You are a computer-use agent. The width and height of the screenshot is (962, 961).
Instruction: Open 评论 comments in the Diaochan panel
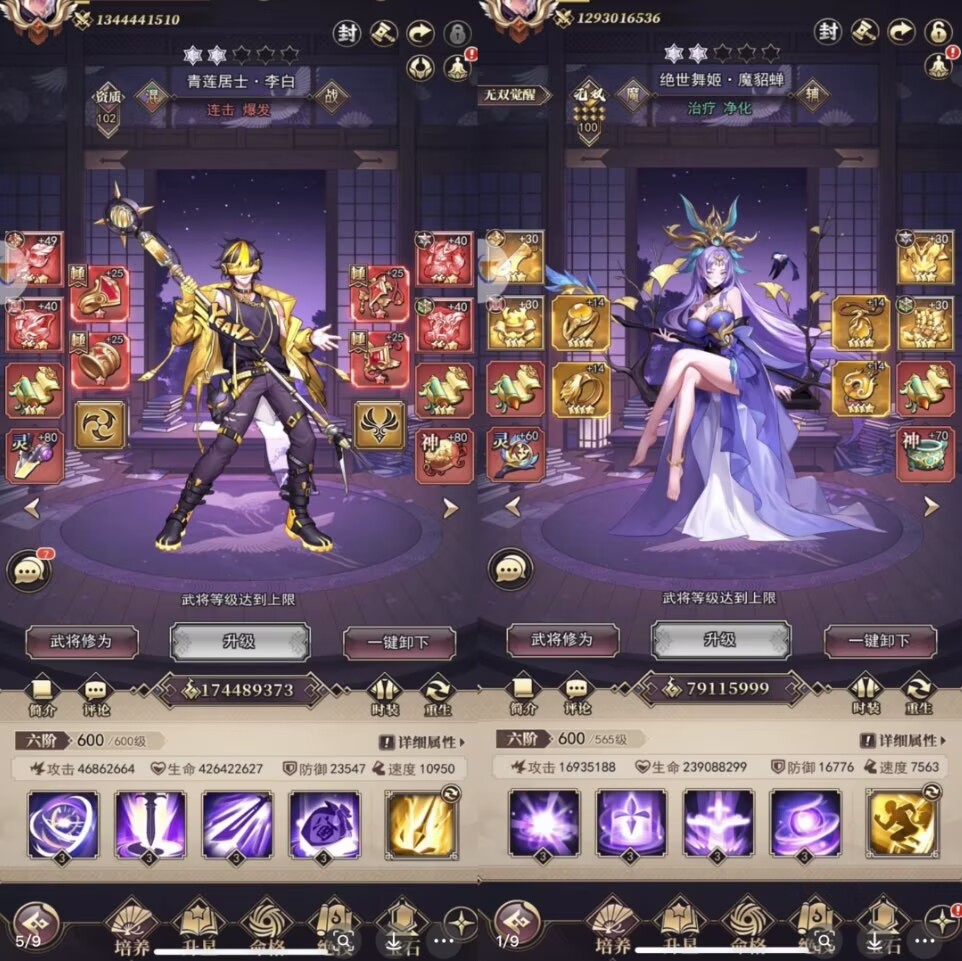(x=576, y=693)
